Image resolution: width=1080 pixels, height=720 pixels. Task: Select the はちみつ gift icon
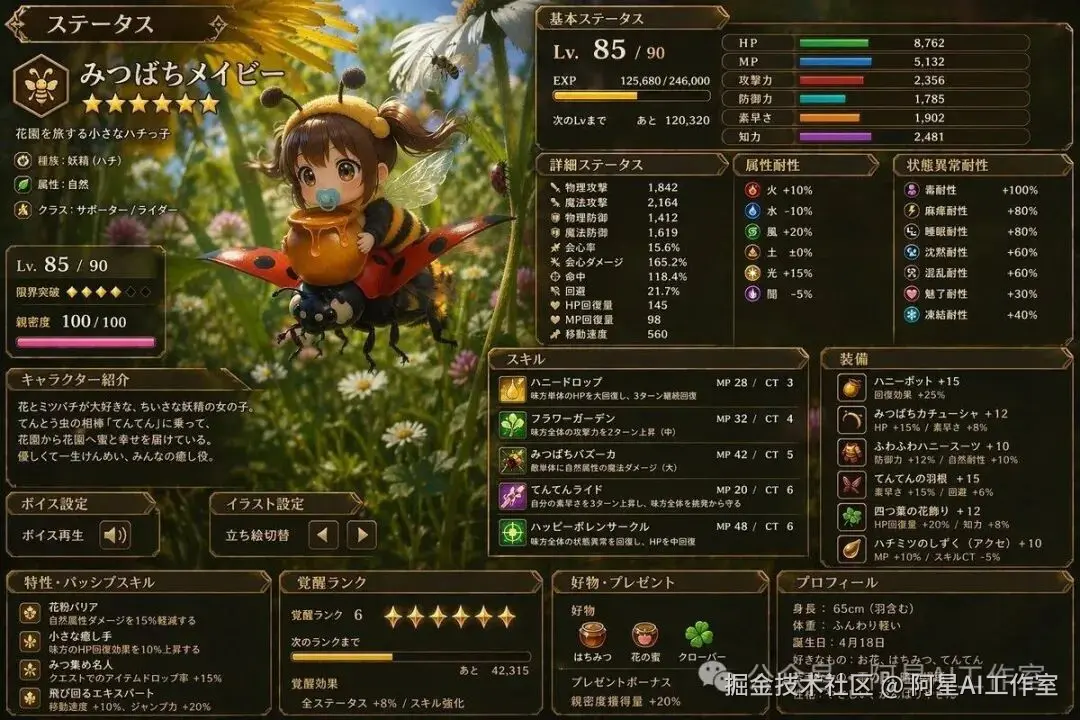[x=592, y=635]
